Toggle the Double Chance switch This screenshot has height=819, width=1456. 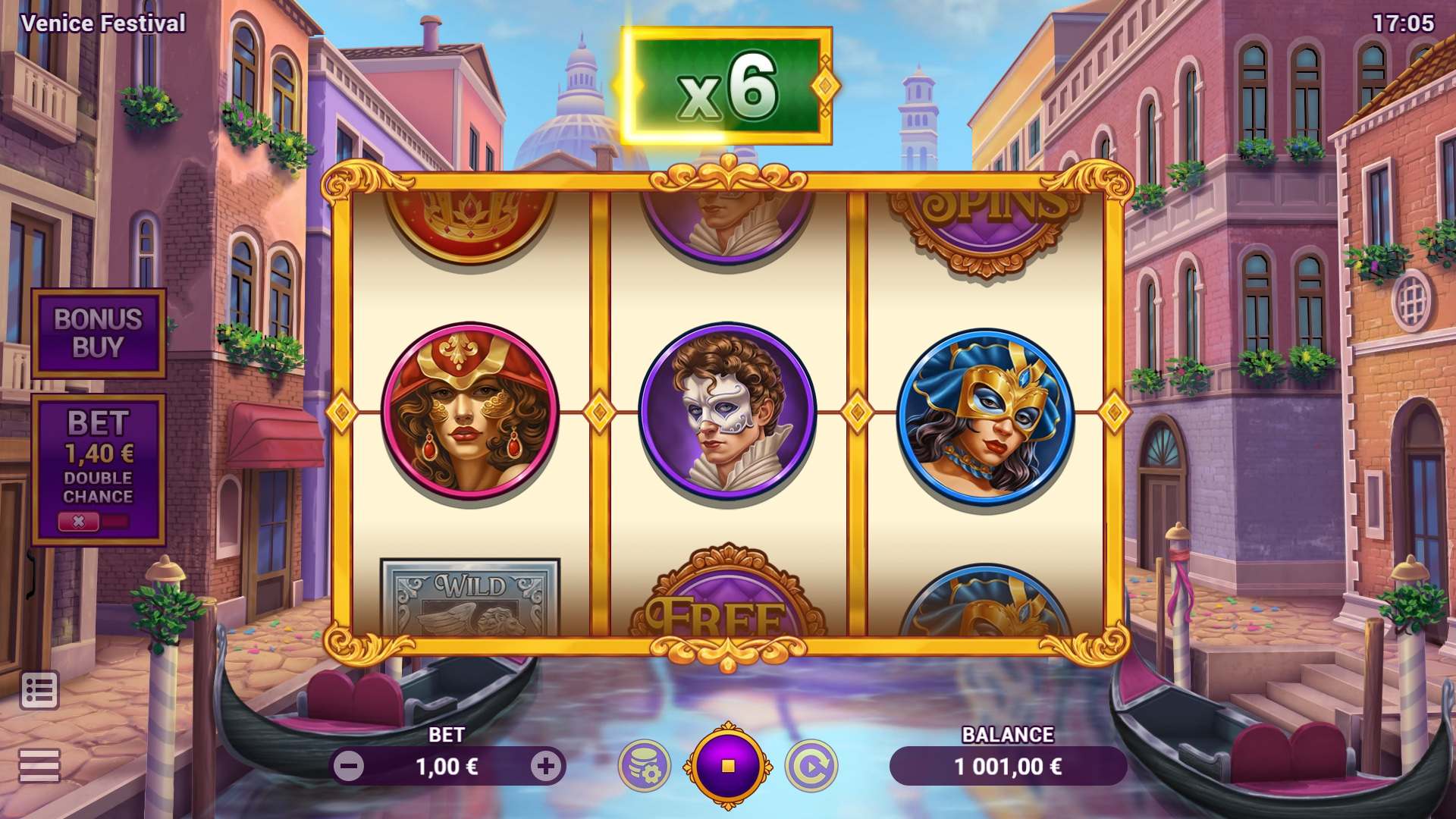tap(94, 522)
